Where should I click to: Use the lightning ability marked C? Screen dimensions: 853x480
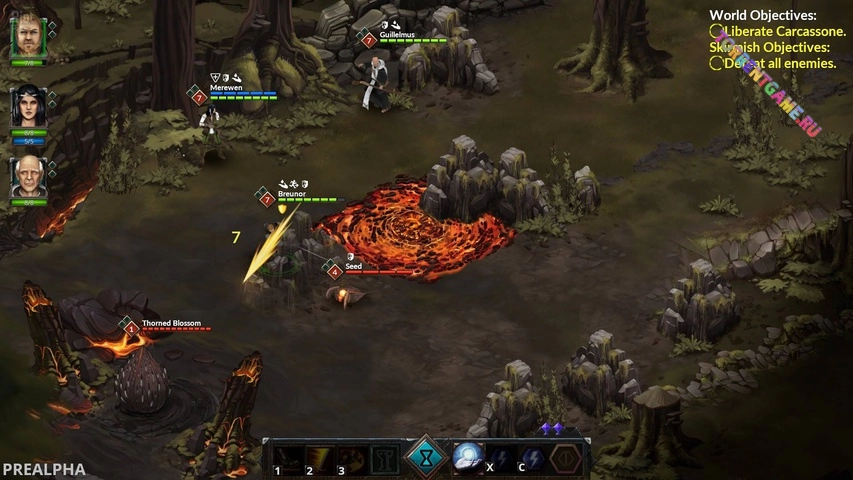532,458
